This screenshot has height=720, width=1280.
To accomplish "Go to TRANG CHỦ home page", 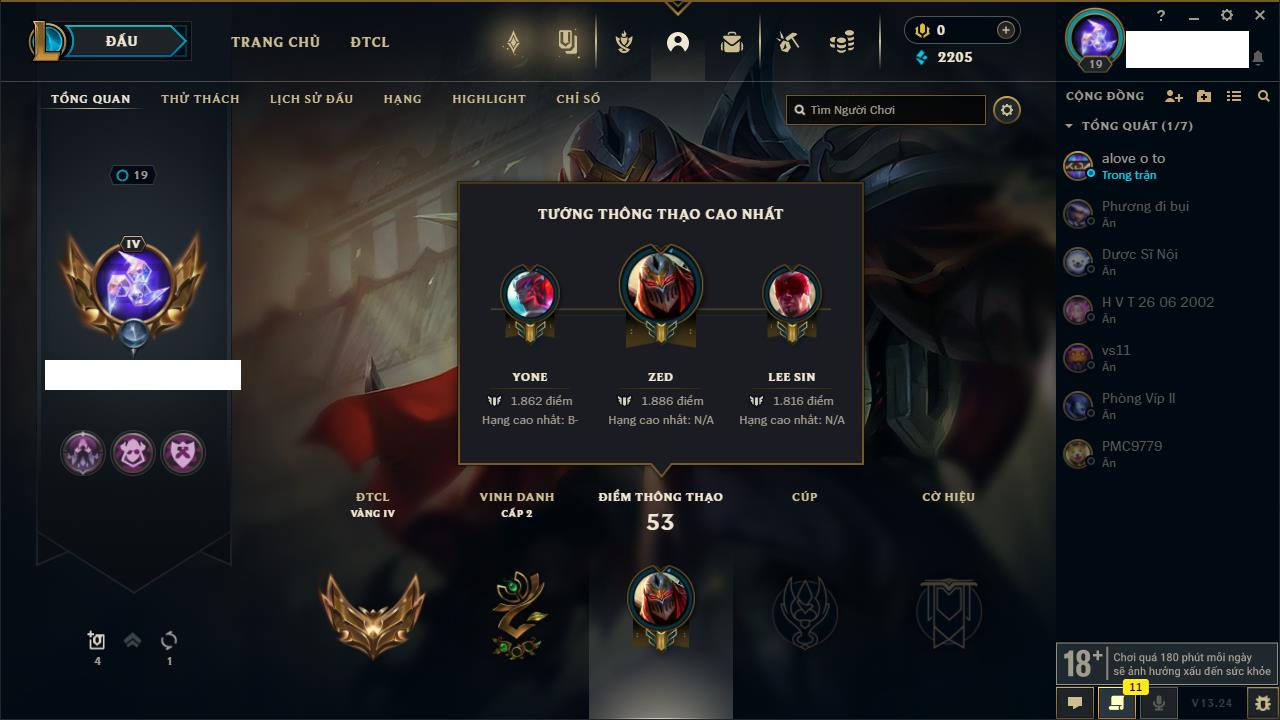I will click(275, 42).
